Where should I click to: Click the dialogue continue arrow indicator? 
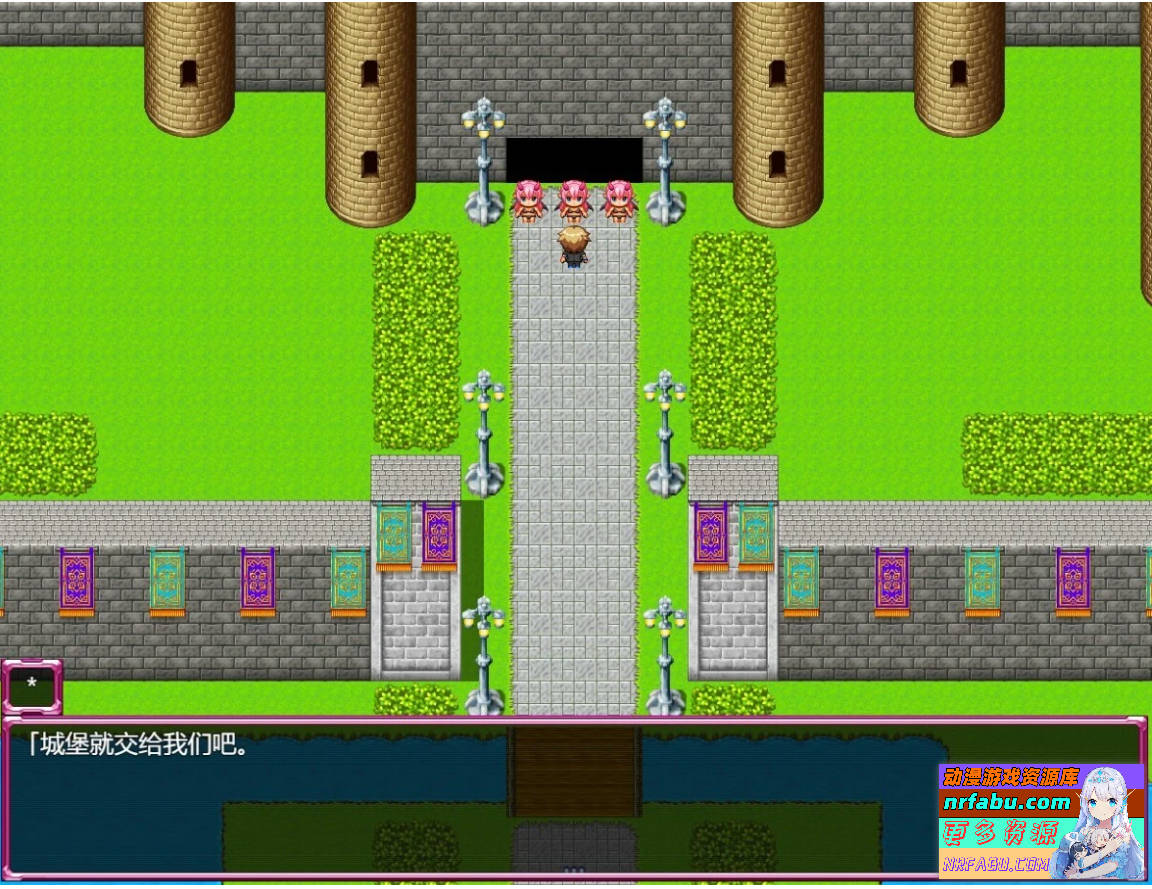click(x=573, y=870)
